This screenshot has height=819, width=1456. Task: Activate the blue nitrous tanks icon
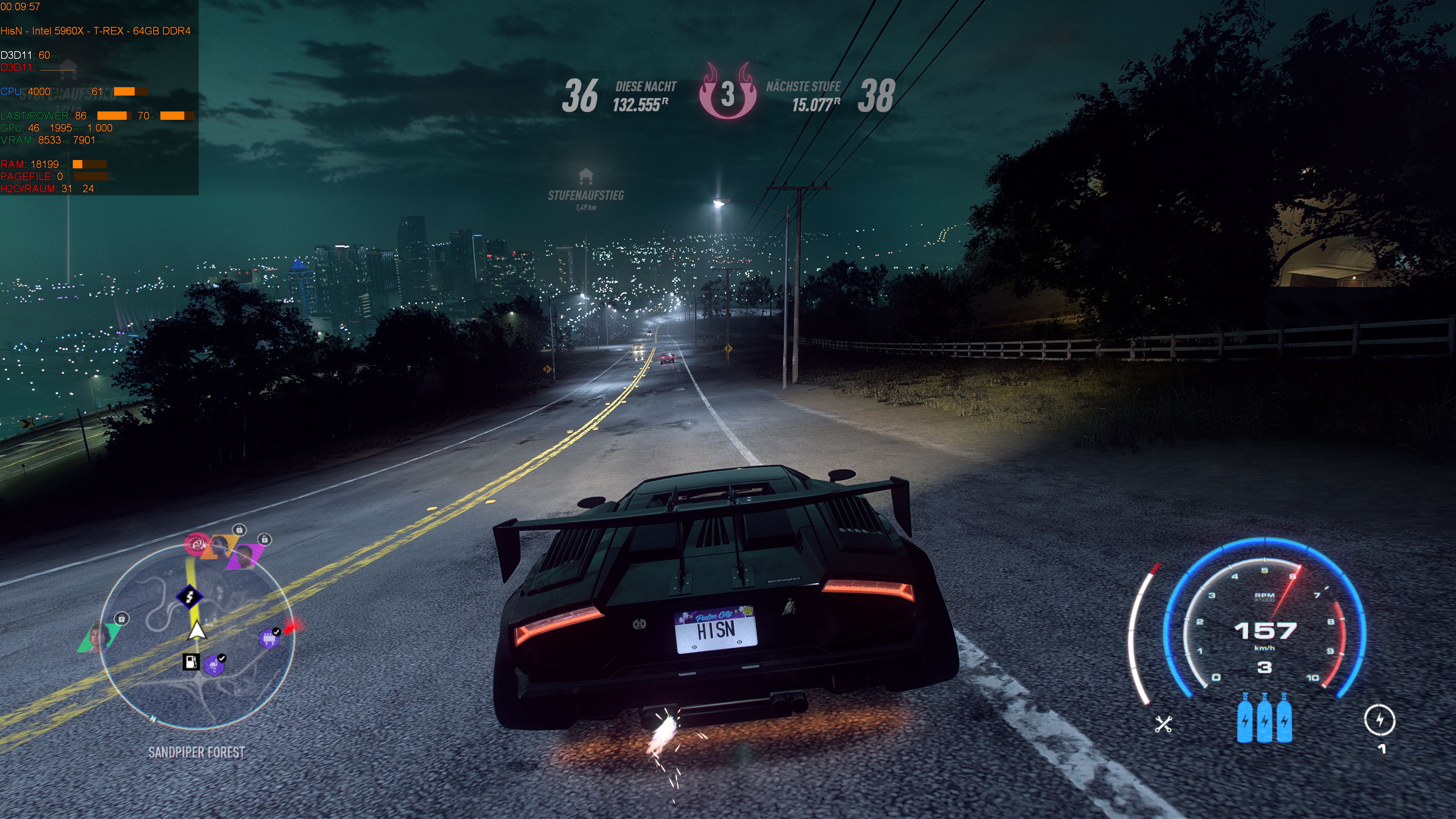(x=1264, y=719)
